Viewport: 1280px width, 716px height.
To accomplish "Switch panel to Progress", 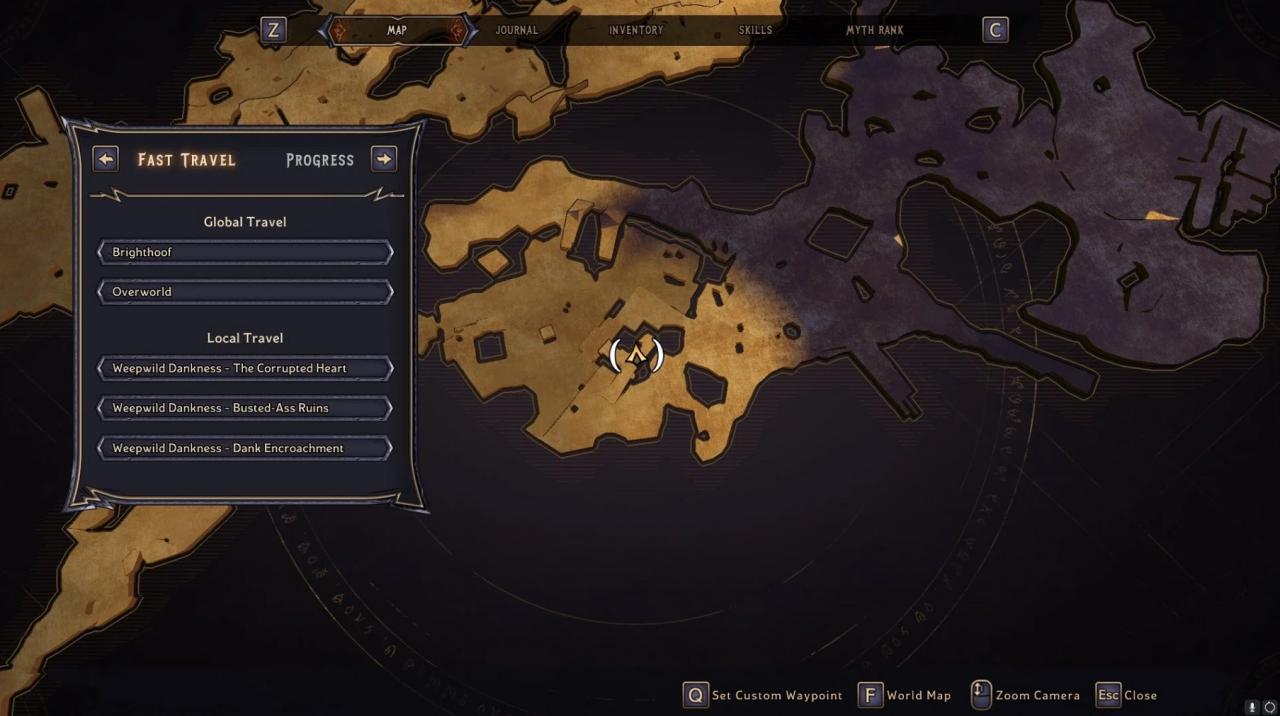I will click(x=320, y=160).
